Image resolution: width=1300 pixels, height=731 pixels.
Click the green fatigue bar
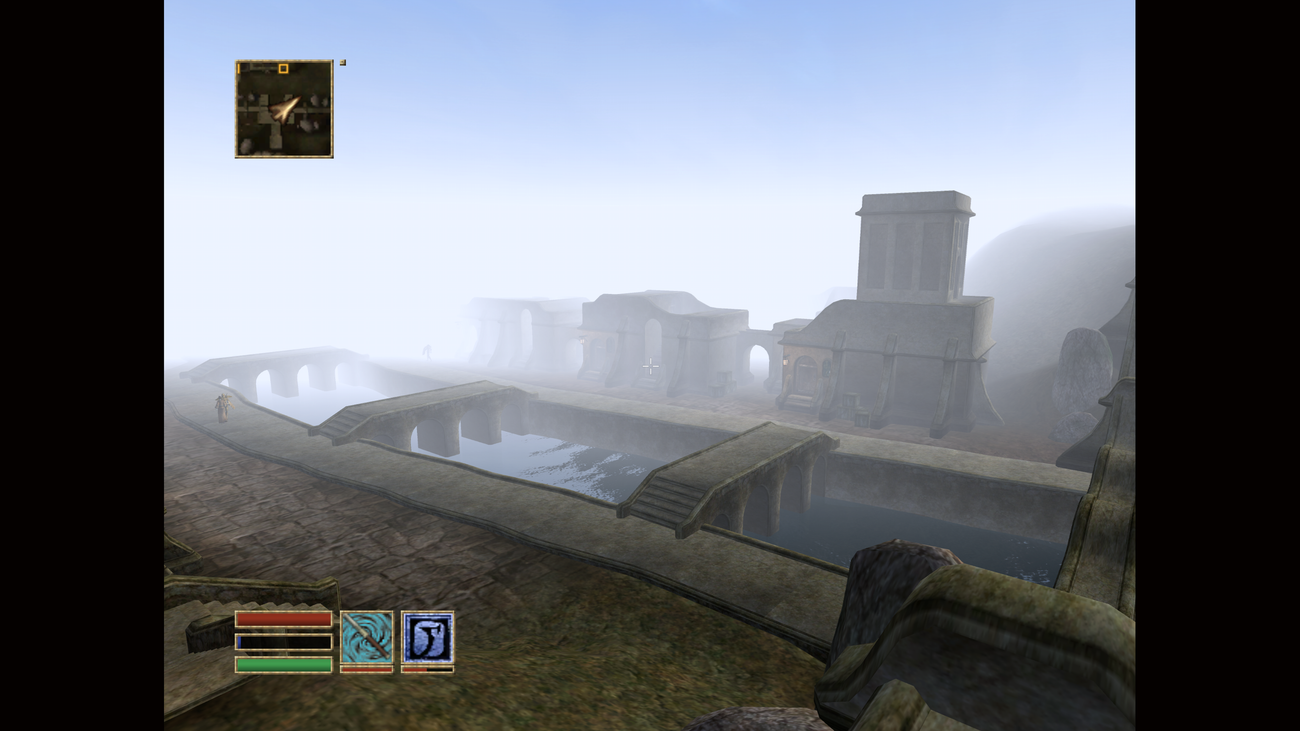(282, 663)
